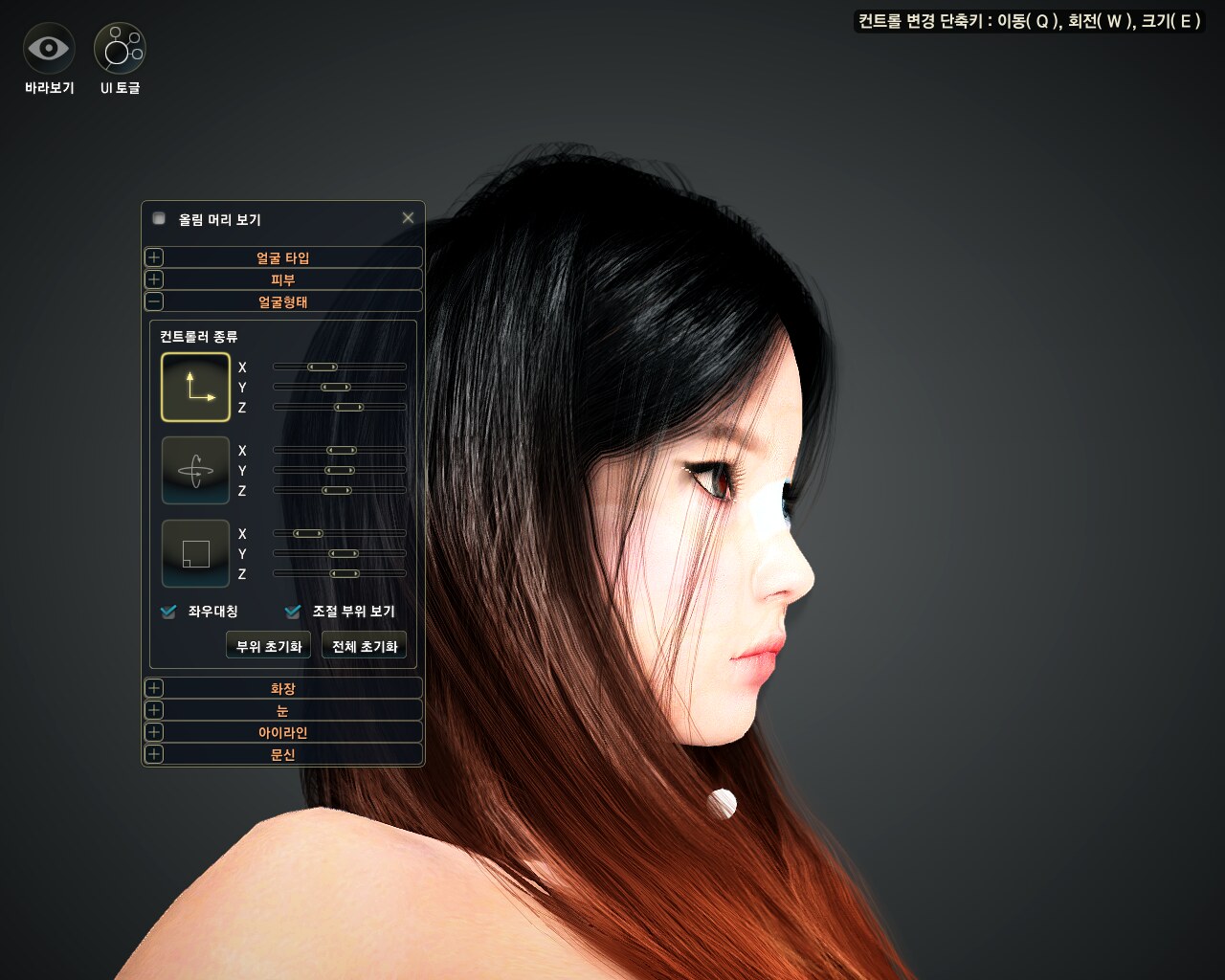Select the scale controller square icon
1225x980 pixels.
coord(195,553)
